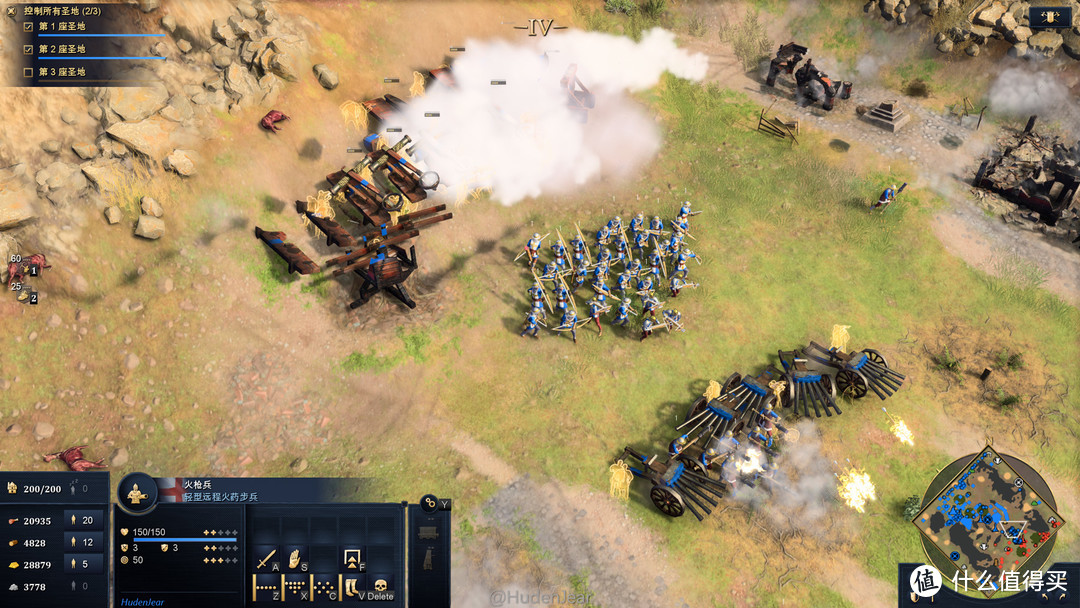Click the link icon above the side panel
The image size is (1080, 608).
430,502
